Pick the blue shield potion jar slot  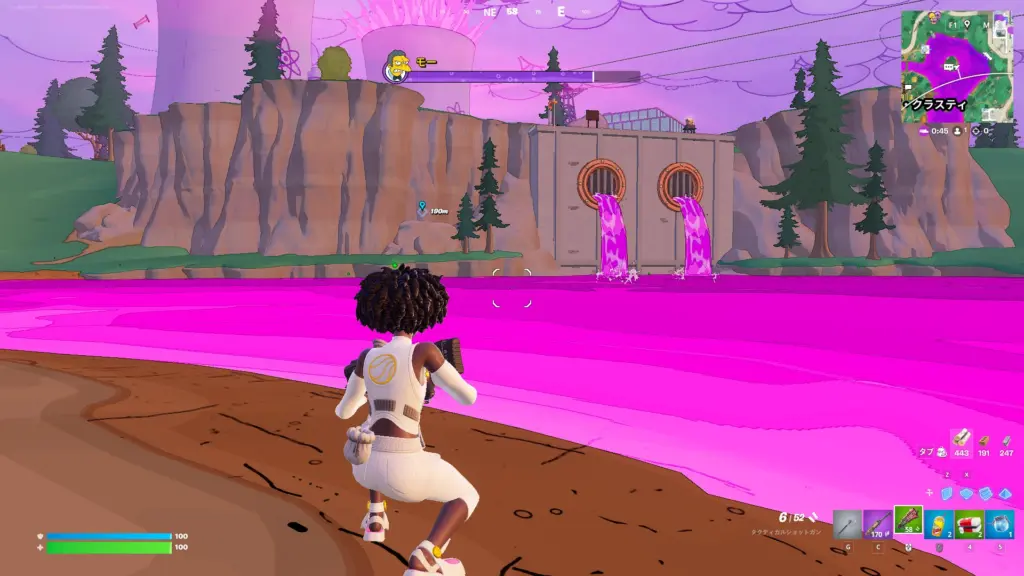(999, 524)
